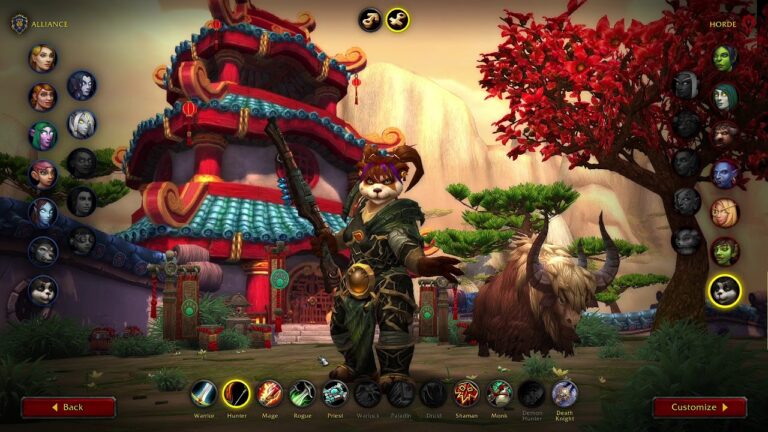Select the Warrior class icon
The width and height of the screenshot is (768, 432).
coord(204,393)
